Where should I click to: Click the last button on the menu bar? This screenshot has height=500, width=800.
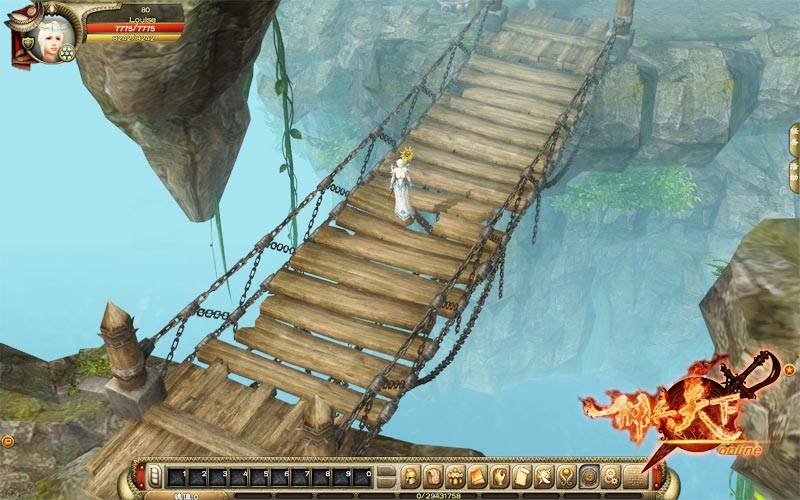click(x=634, y=475)
